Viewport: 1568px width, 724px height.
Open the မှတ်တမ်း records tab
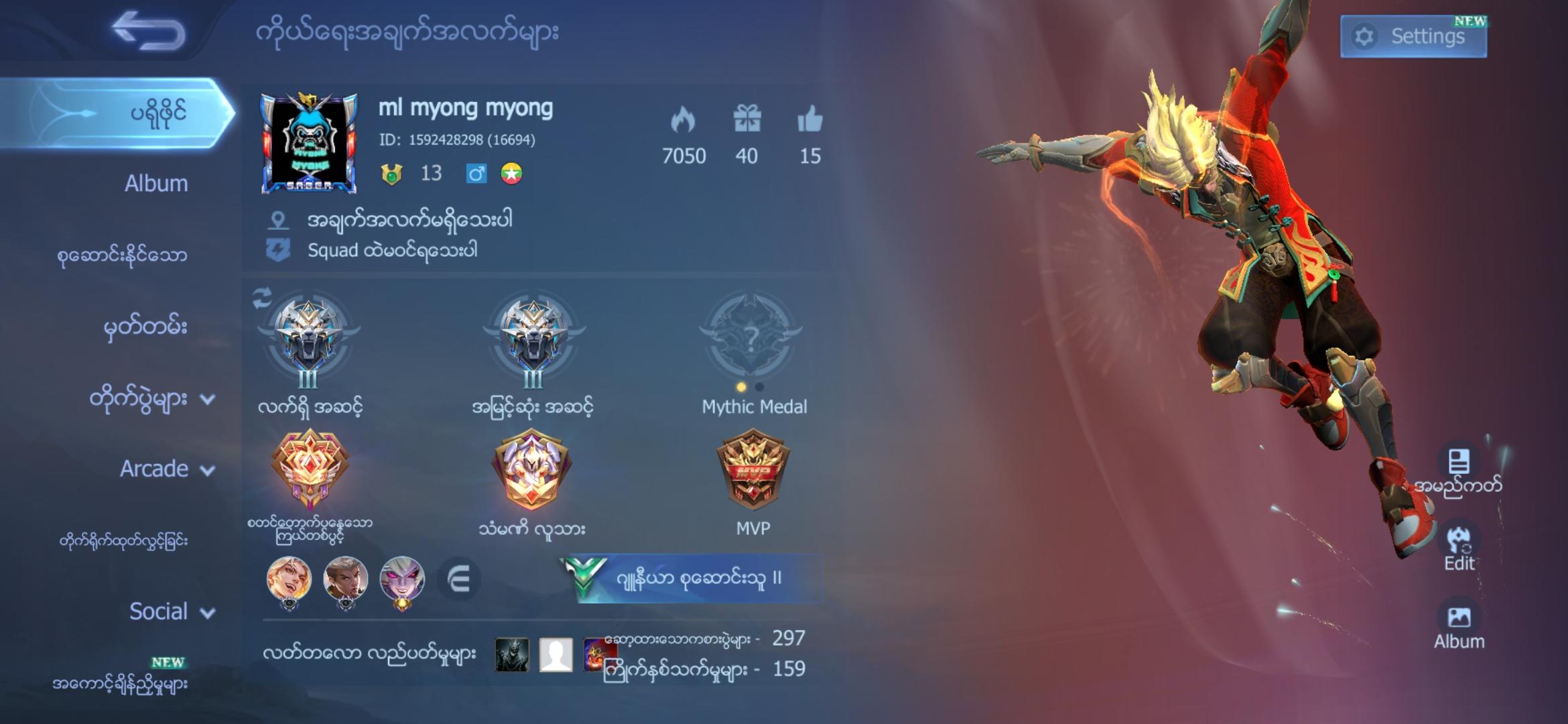click(144, 326)
